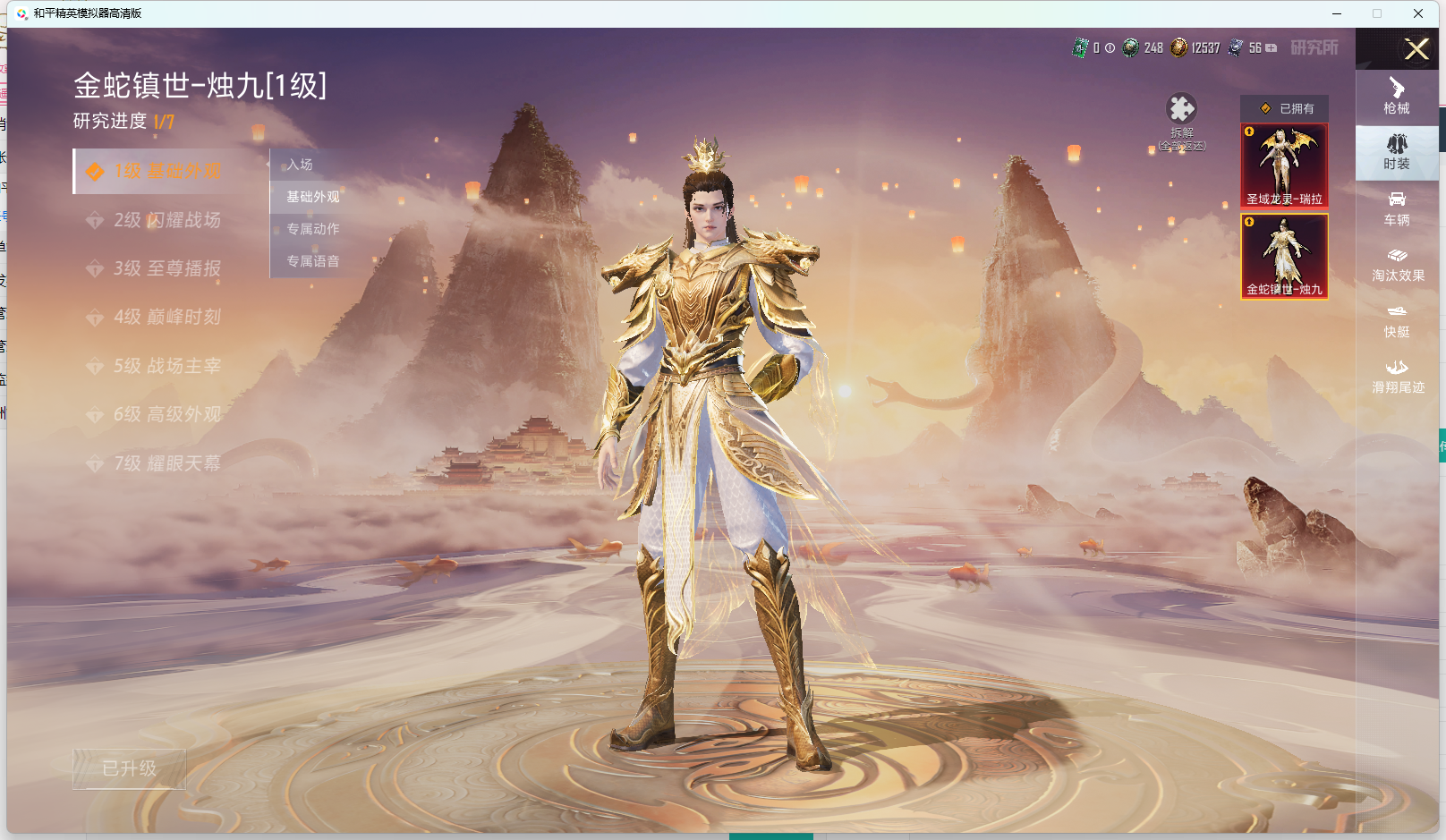Close the research lab screen
1446x840 pixels.
click(1416, 49)
